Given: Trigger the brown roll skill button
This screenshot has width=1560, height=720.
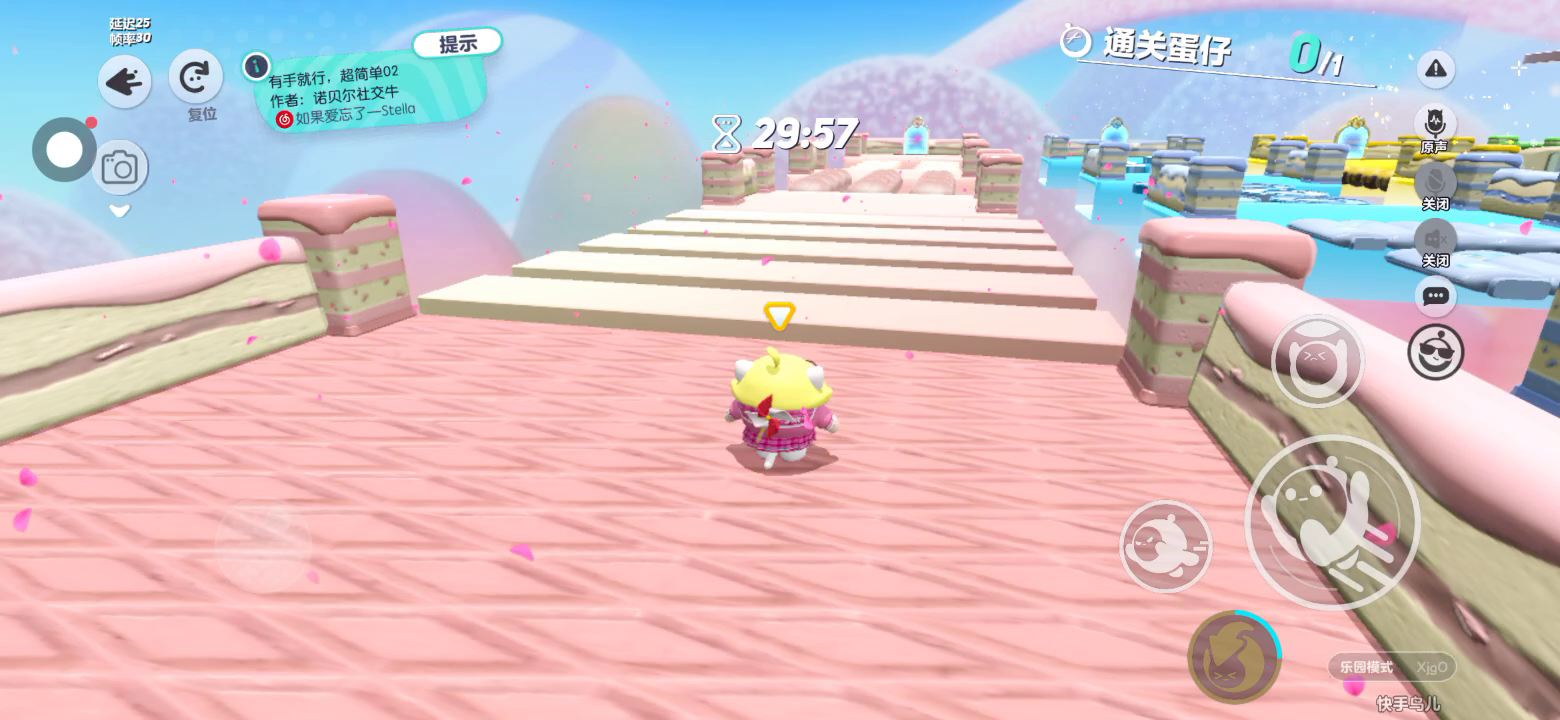Looking at the screenshot, I should tap(1234, 657).
